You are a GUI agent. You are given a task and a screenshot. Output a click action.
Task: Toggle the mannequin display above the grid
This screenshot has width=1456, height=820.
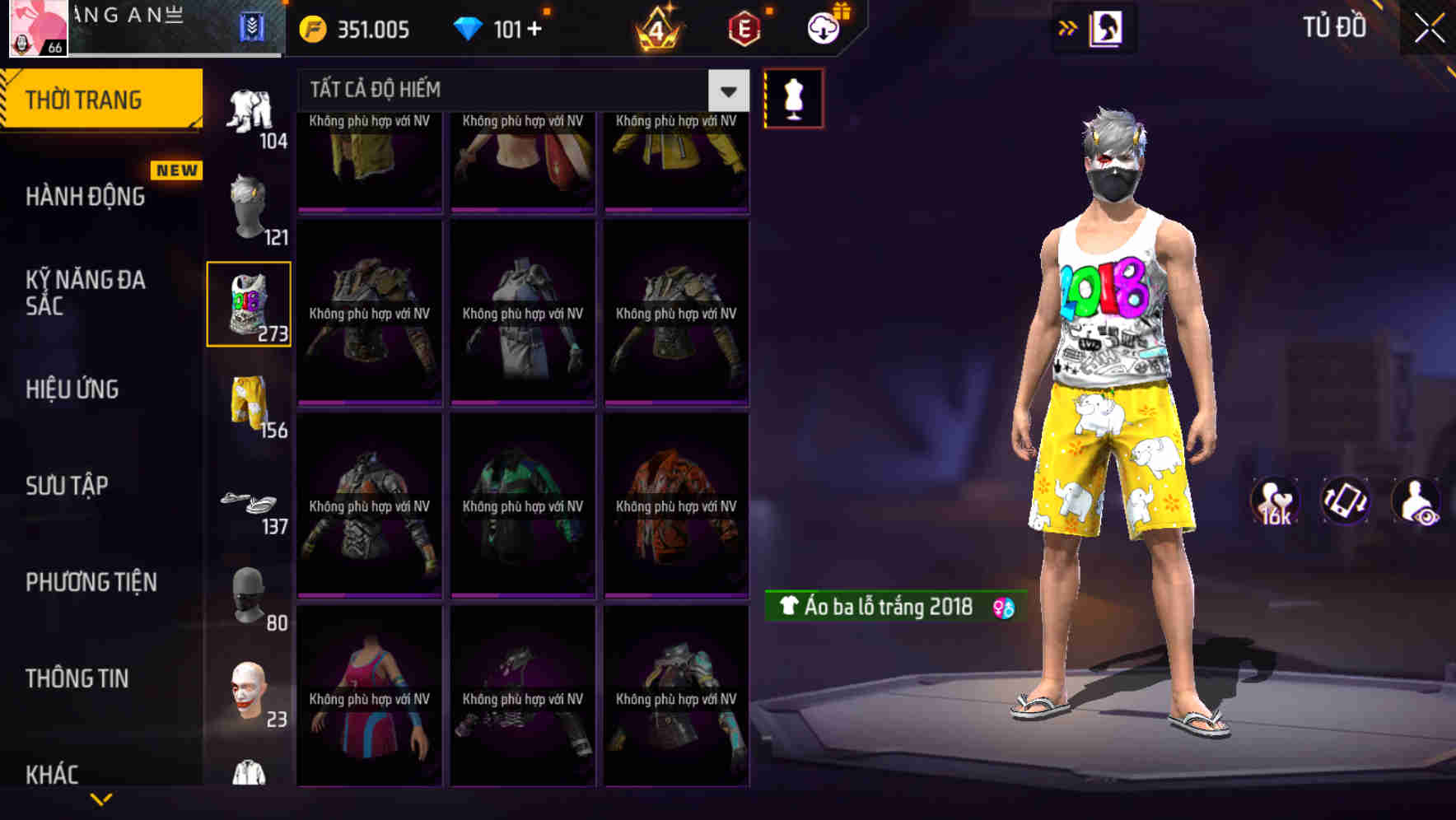coord(793,97)
